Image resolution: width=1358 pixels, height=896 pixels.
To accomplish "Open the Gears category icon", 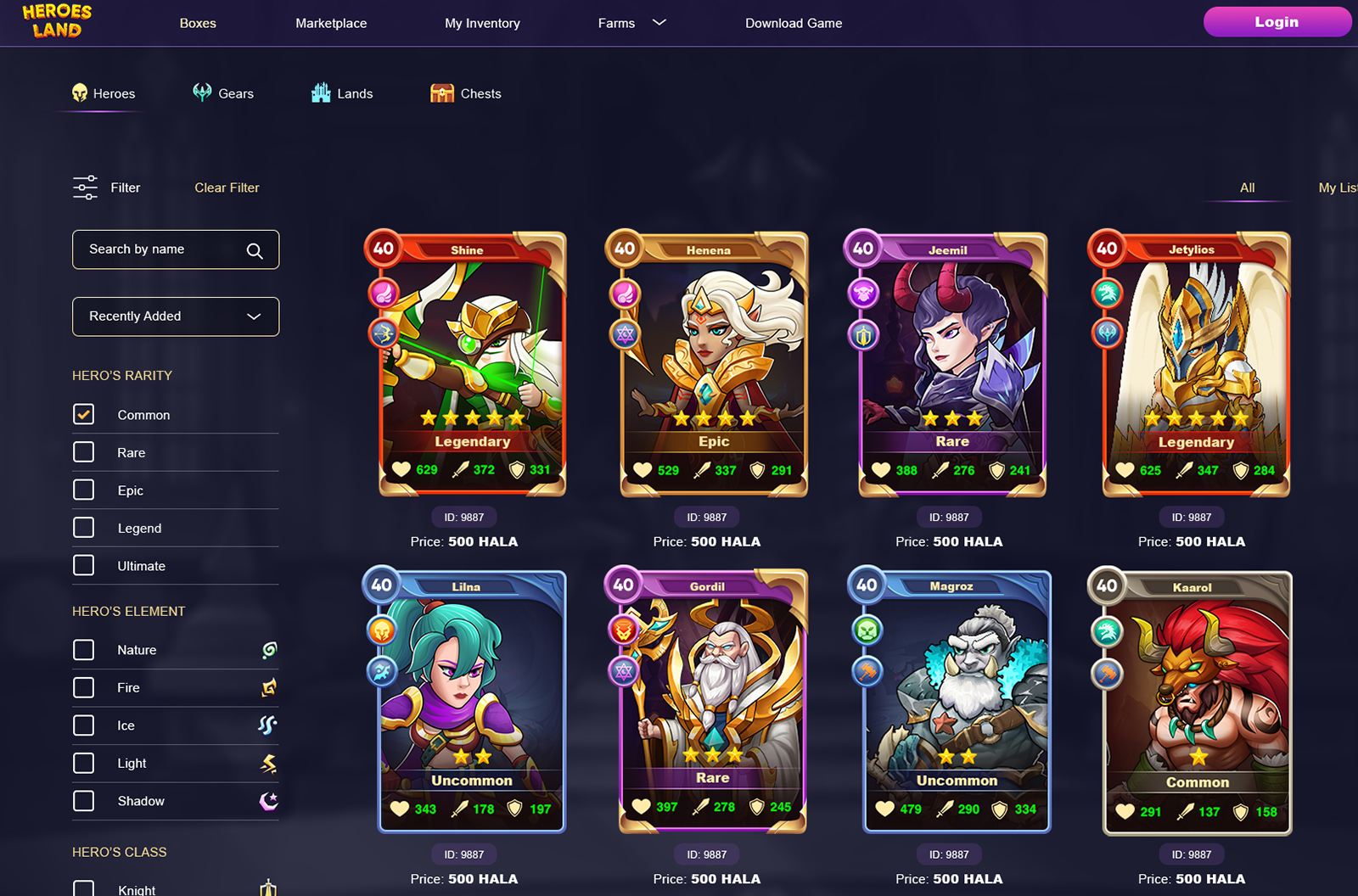I will (201, 93).
